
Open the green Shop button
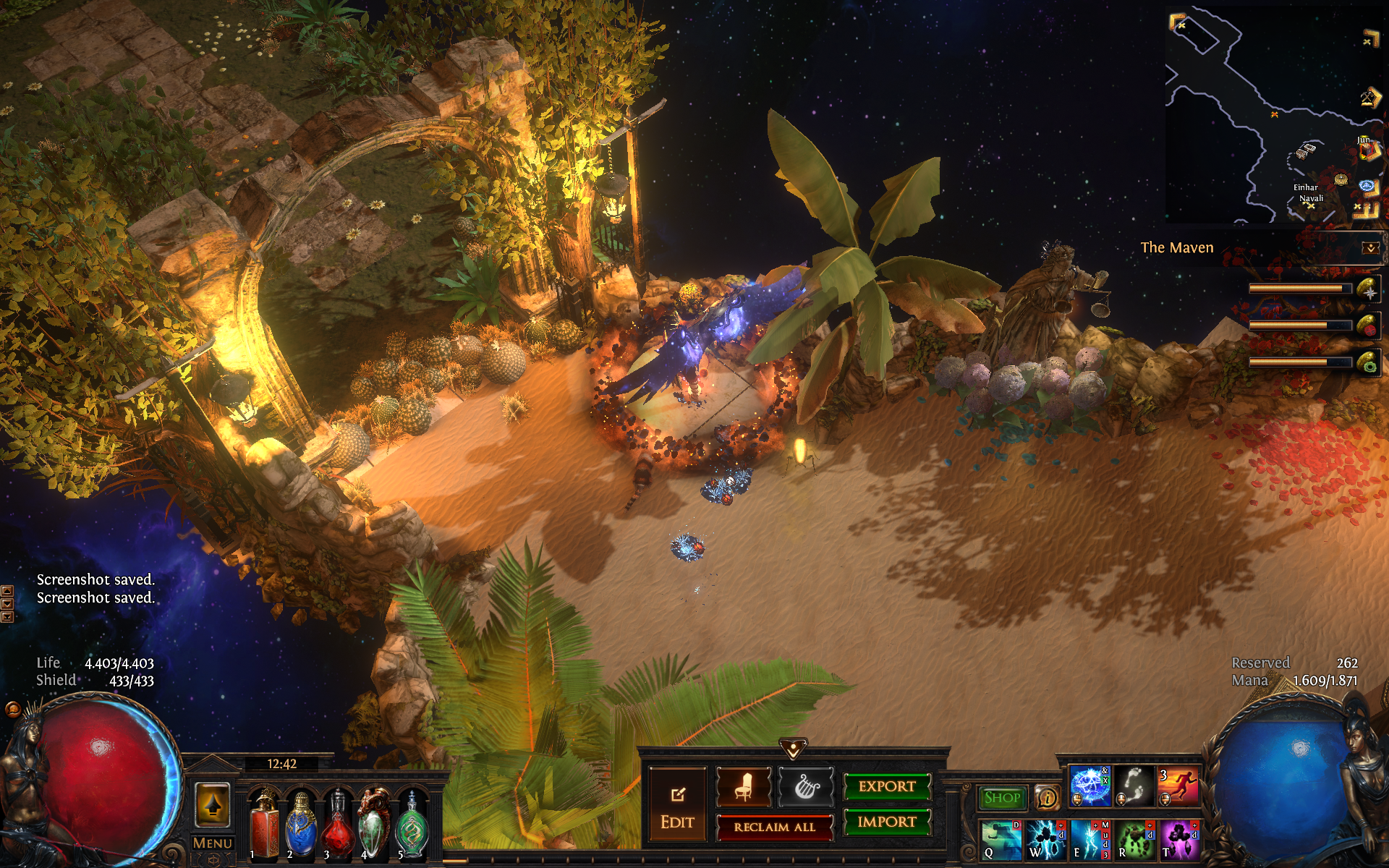(1002, 798)
